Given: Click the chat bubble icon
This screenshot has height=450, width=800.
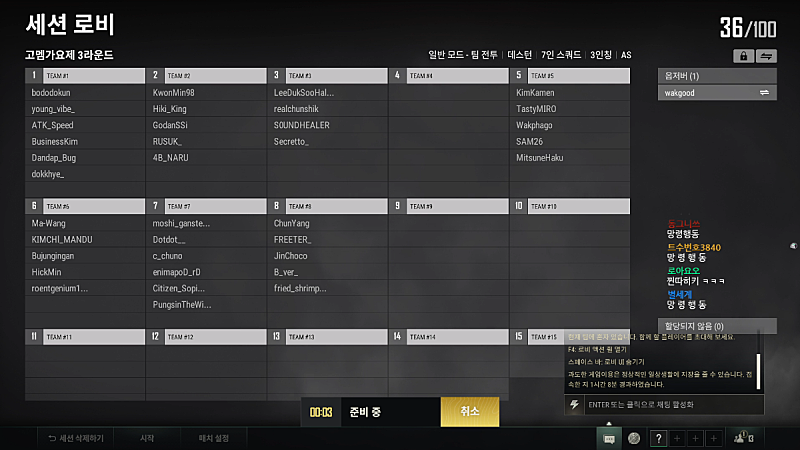Looking at the screenshot, I should click(608, 438).
